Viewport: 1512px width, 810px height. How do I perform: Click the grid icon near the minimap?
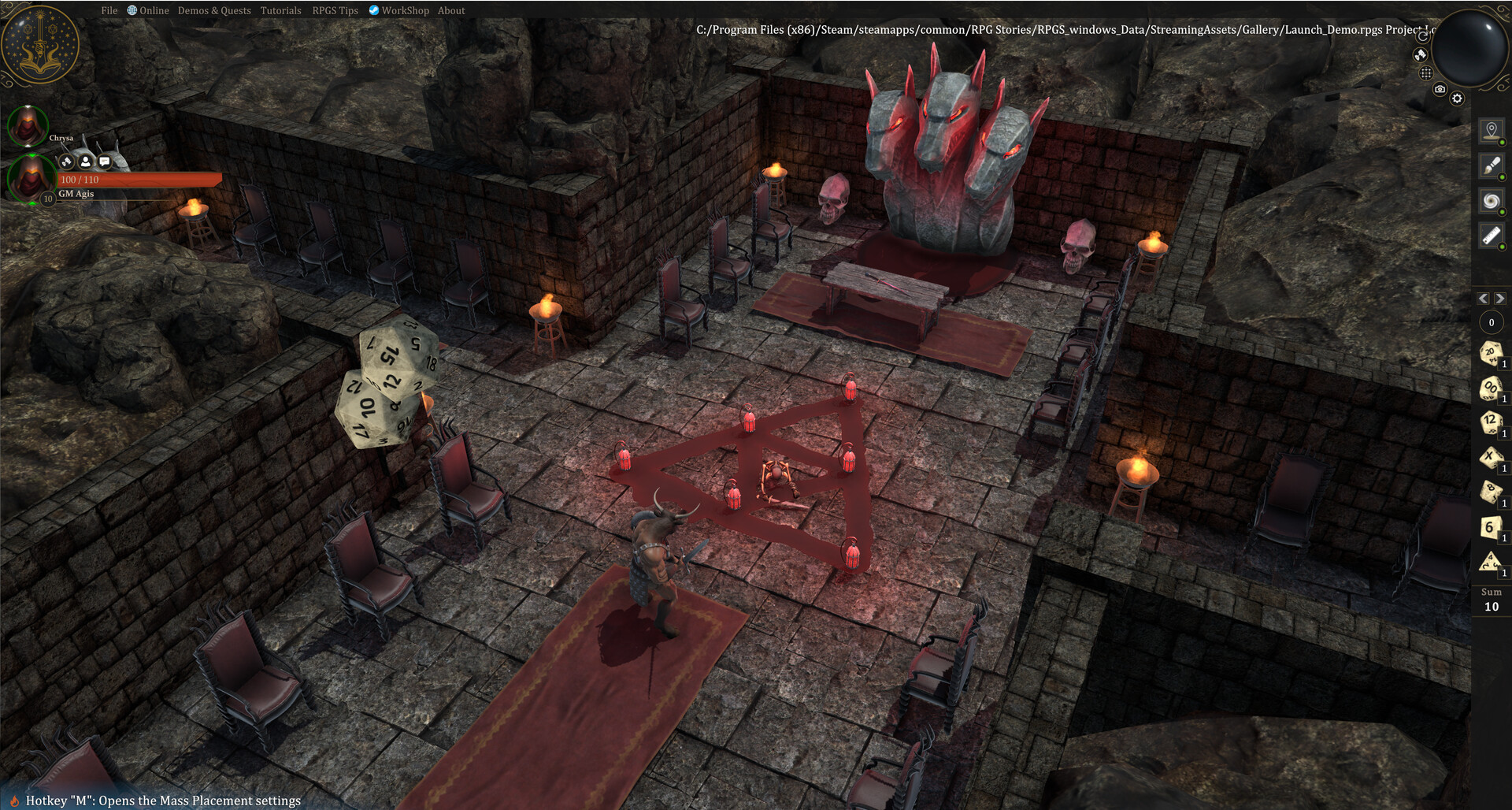(1426, 72)
